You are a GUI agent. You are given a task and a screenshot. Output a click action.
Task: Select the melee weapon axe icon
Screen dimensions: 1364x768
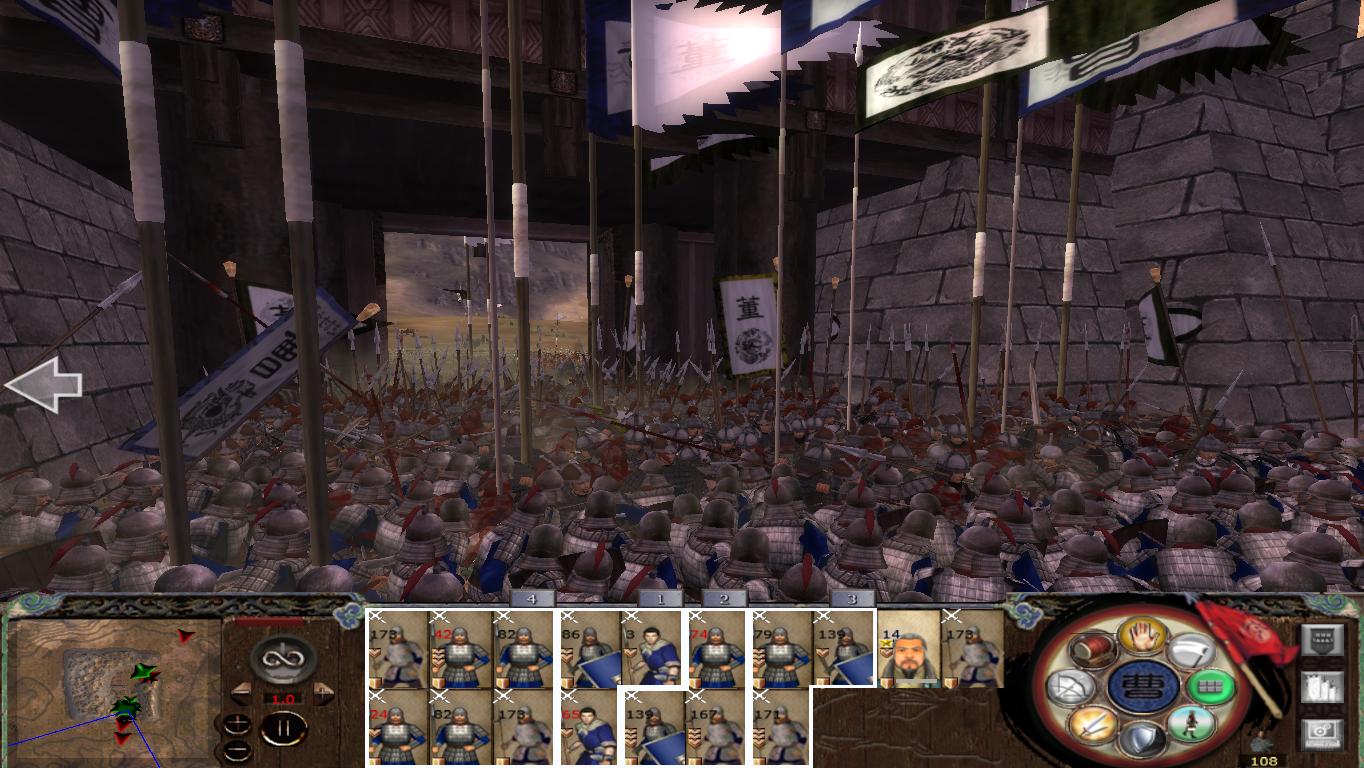pyautogui.click(x=1191, y=650)
